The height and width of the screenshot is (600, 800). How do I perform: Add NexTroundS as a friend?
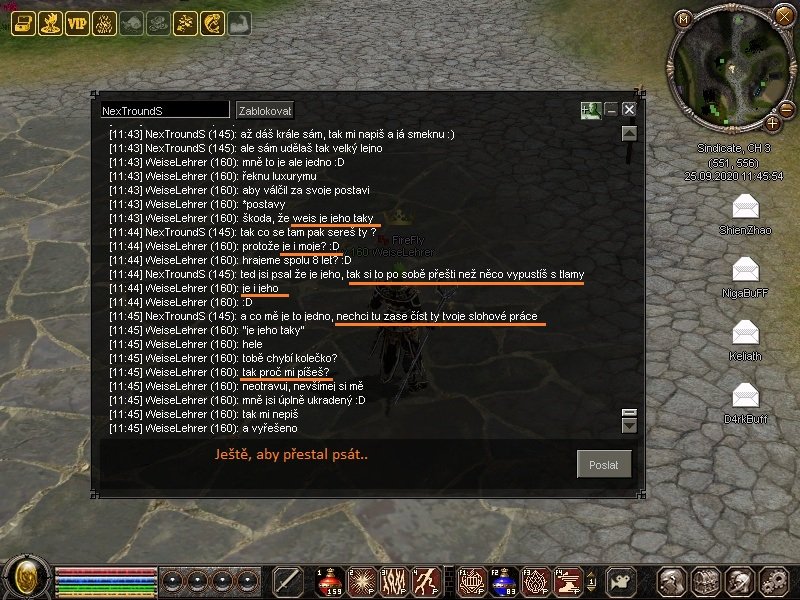590,110
